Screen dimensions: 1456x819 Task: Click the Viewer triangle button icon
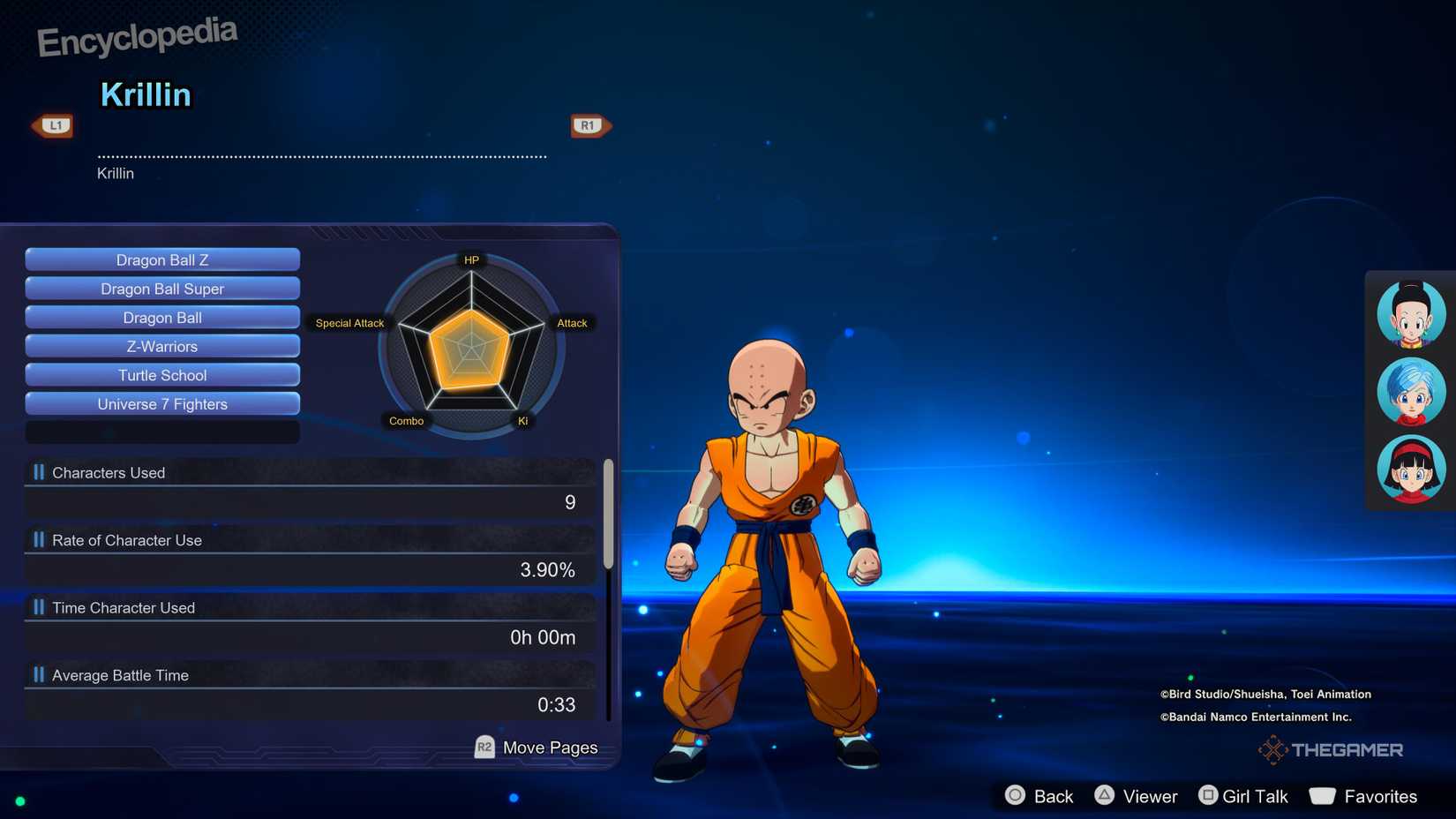(1106, 795)
